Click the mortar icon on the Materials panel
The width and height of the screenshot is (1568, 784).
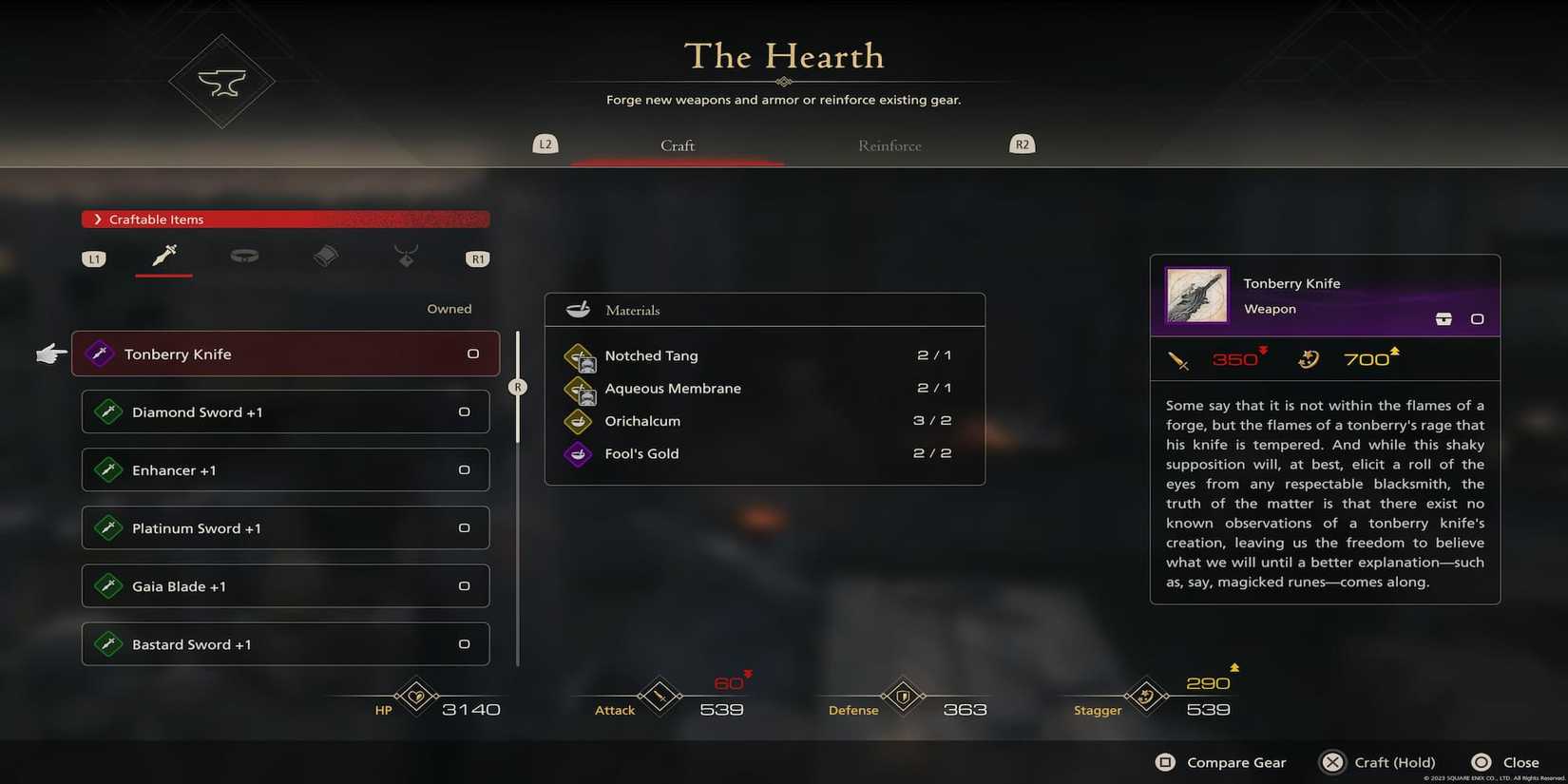[x=581, y=309]
